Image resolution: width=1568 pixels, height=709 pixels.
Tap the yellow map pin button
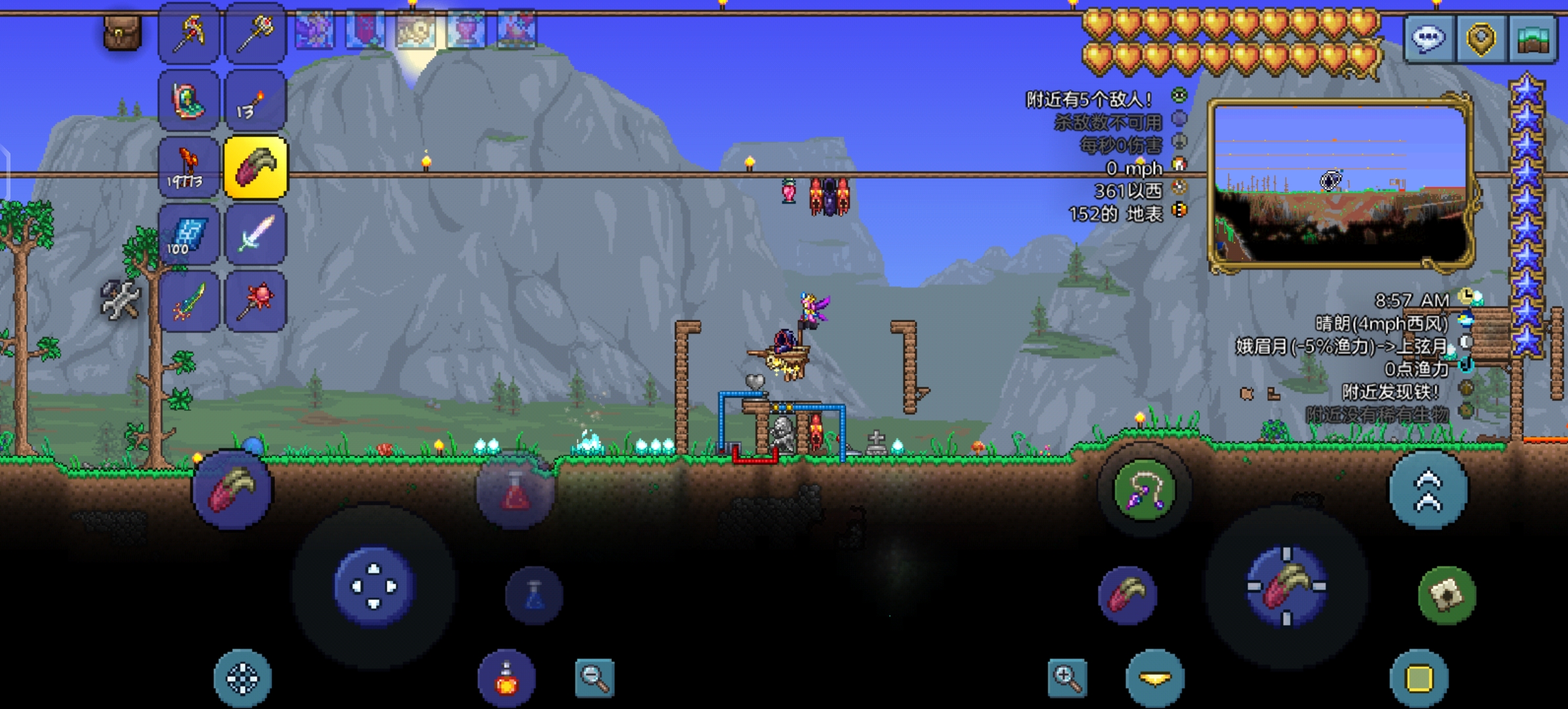pyautogui.click(x=1481, y=38)
